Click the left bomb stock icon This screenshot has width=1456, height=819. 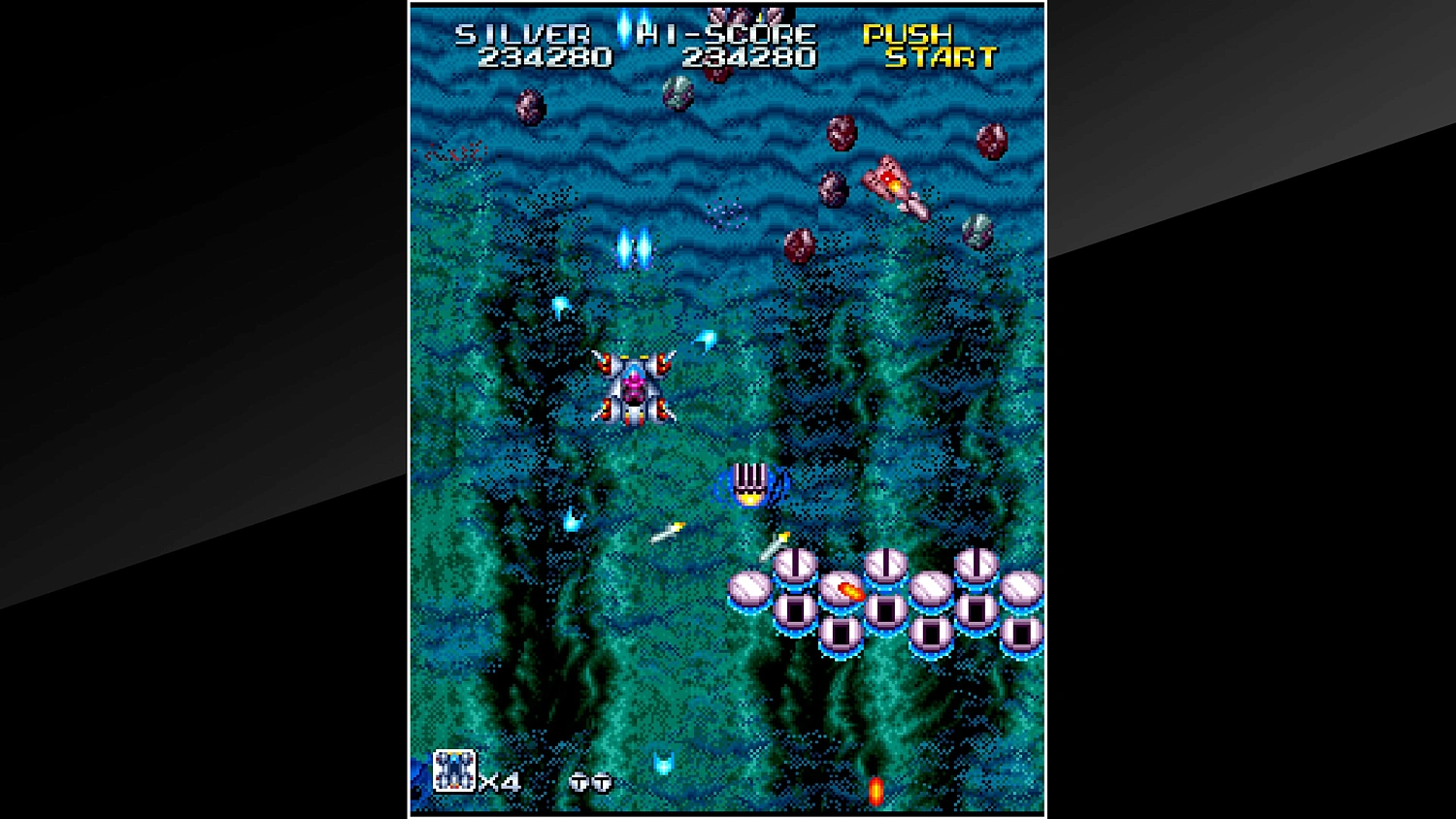(579, 782)
